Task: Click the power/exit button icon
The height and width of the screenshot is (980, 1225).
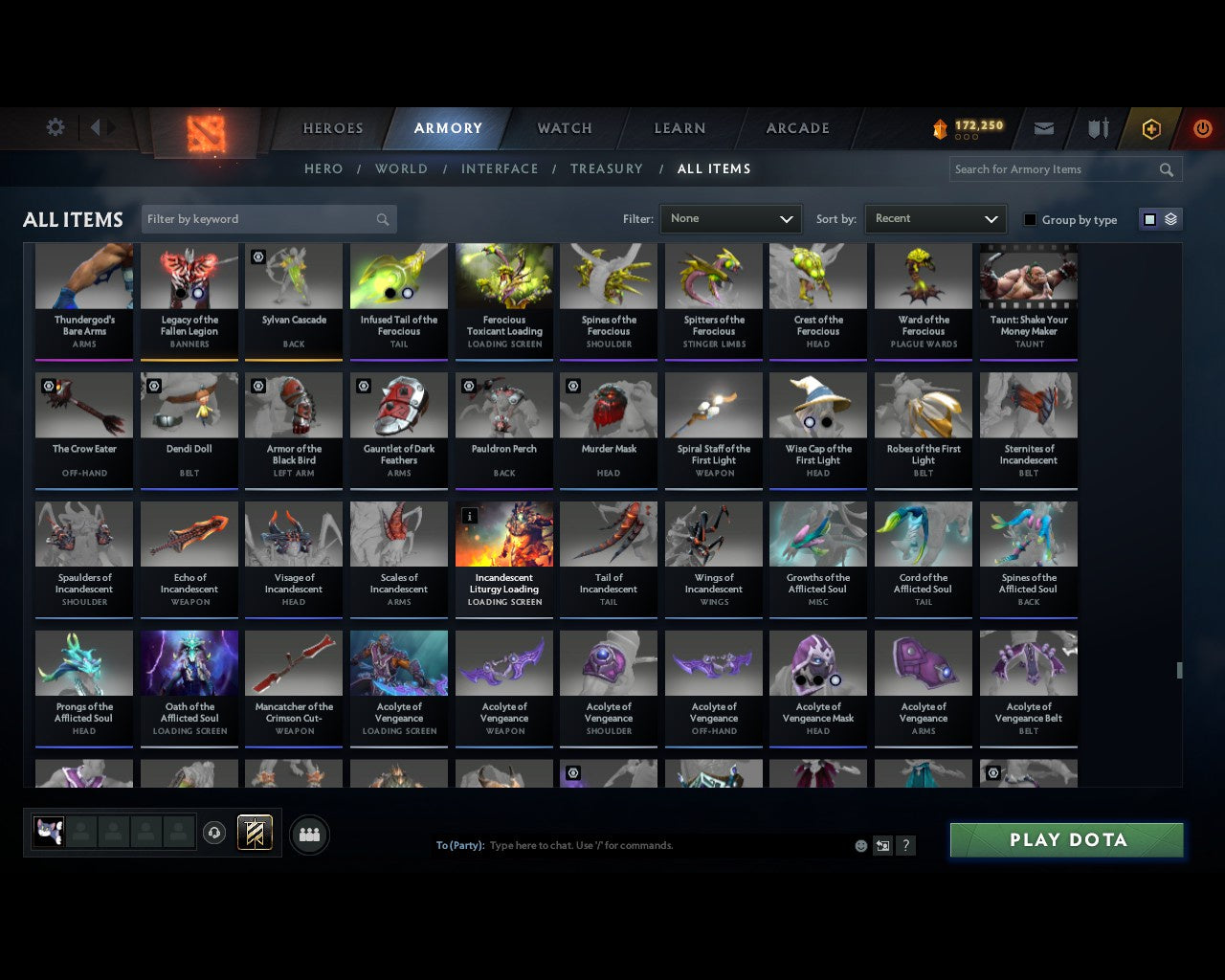Action: coord(1202,127)
